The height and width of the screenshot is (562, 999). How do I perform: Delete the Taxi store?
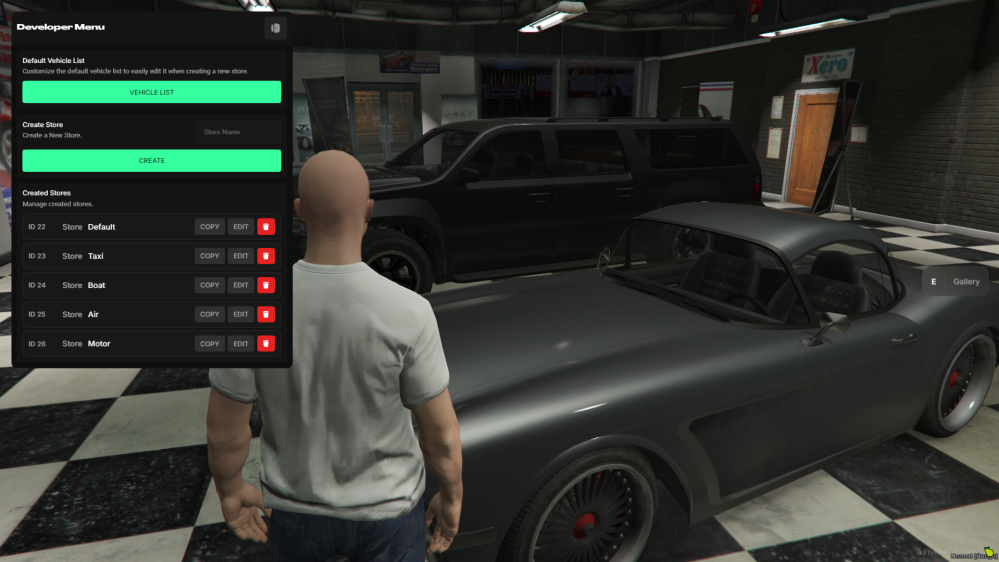[266, 256]
